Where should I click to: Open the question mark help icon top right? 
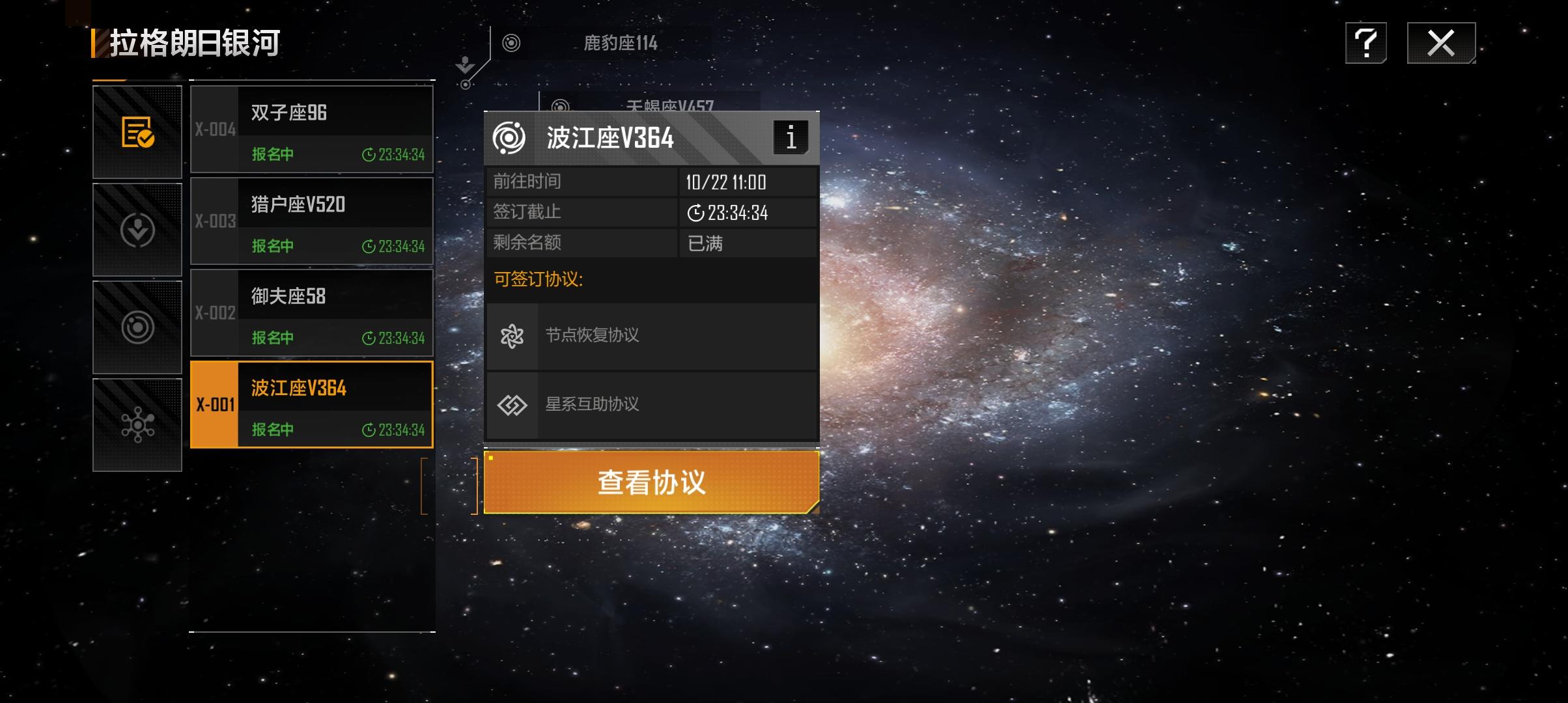click(x=1366, y=43)
